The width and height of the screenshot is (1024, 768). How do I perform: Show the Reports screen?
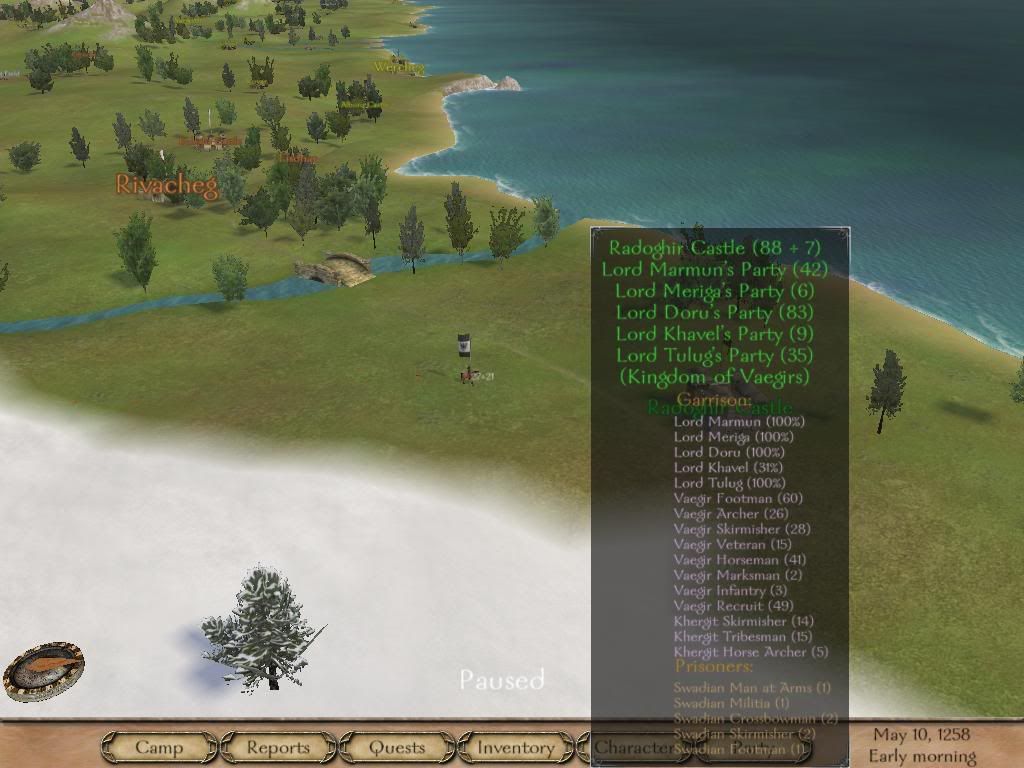(x=278, y=747)
